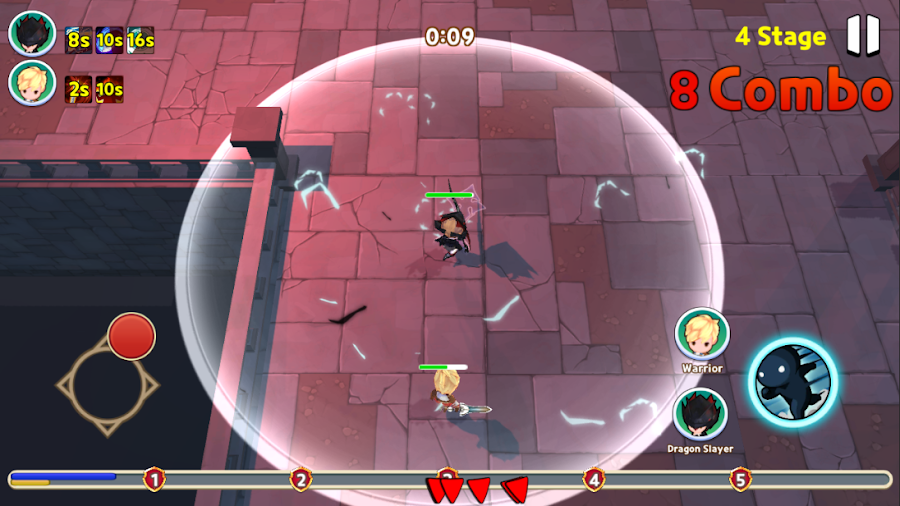Viewport: 900px width, 506px height.
Task: Click shield marker 4 on the progress bar
Action: click(594, 479)
